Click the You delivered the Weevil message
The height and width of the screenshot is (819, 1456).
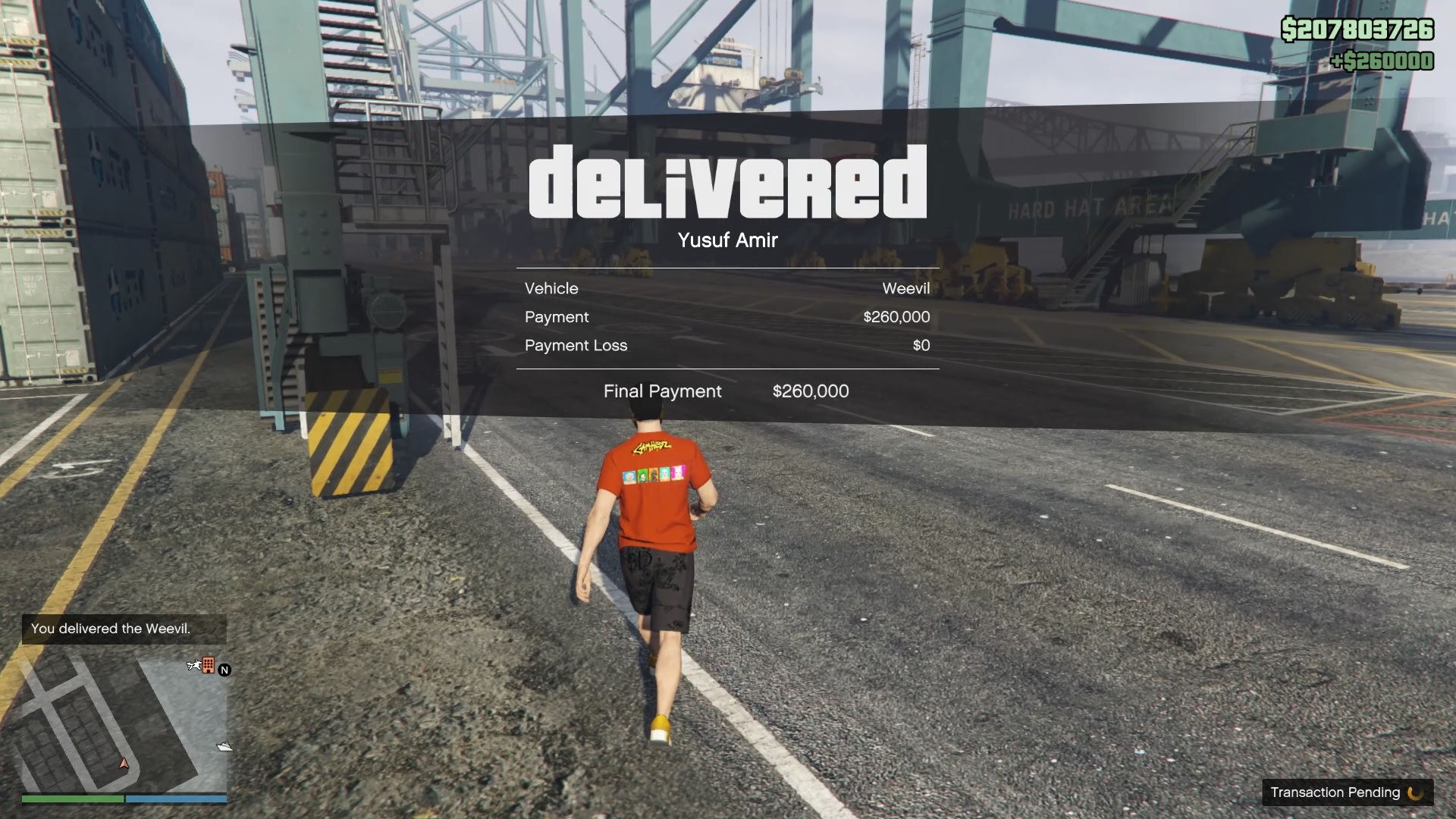(x=111, y=629)
